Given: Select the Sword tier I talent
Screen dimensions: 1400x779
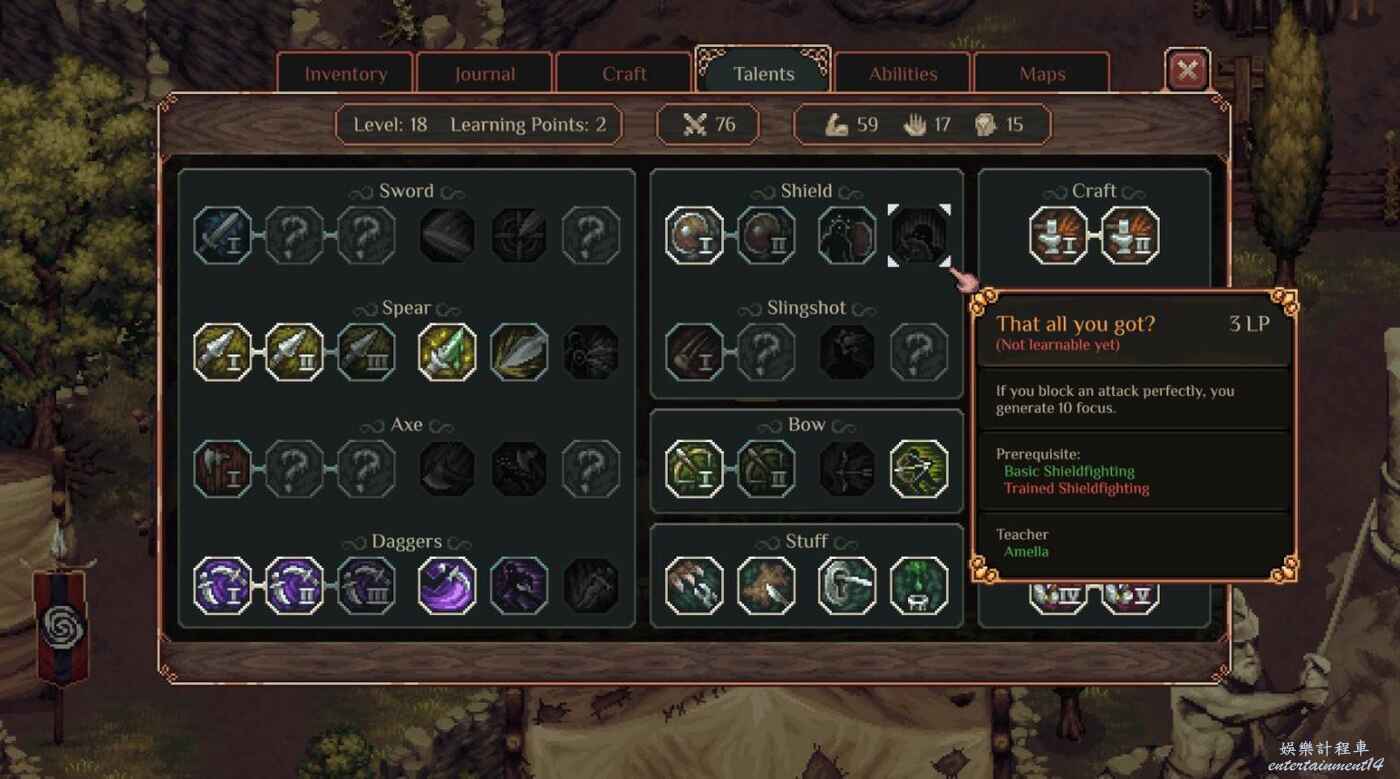Looking at the screenshot, I should pos(223,235).
